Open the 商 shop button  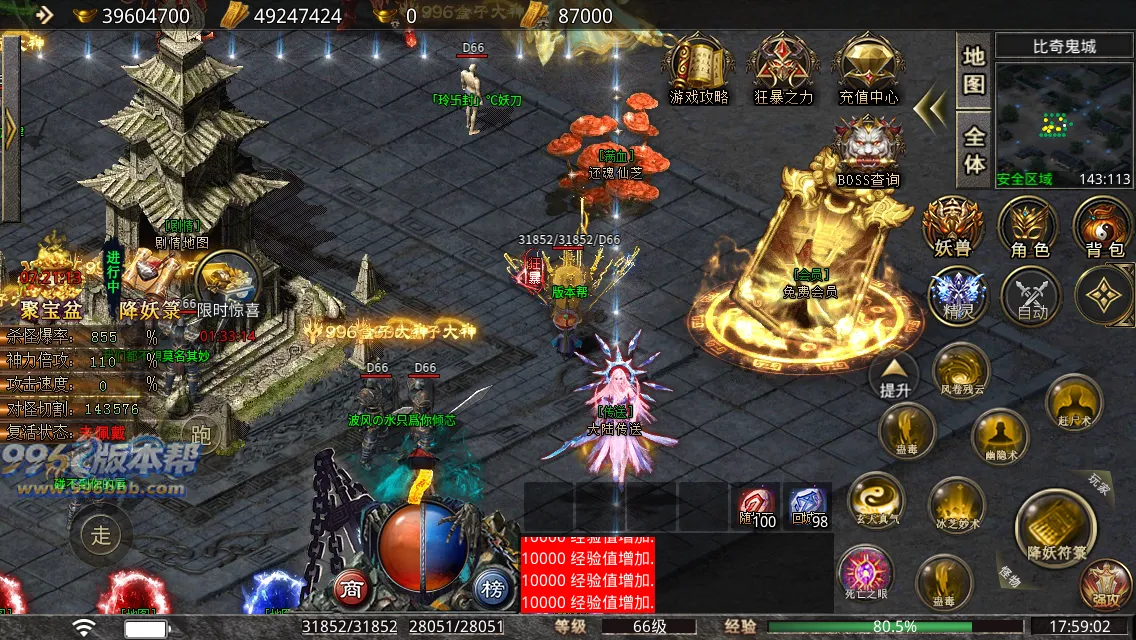[350, 586]
